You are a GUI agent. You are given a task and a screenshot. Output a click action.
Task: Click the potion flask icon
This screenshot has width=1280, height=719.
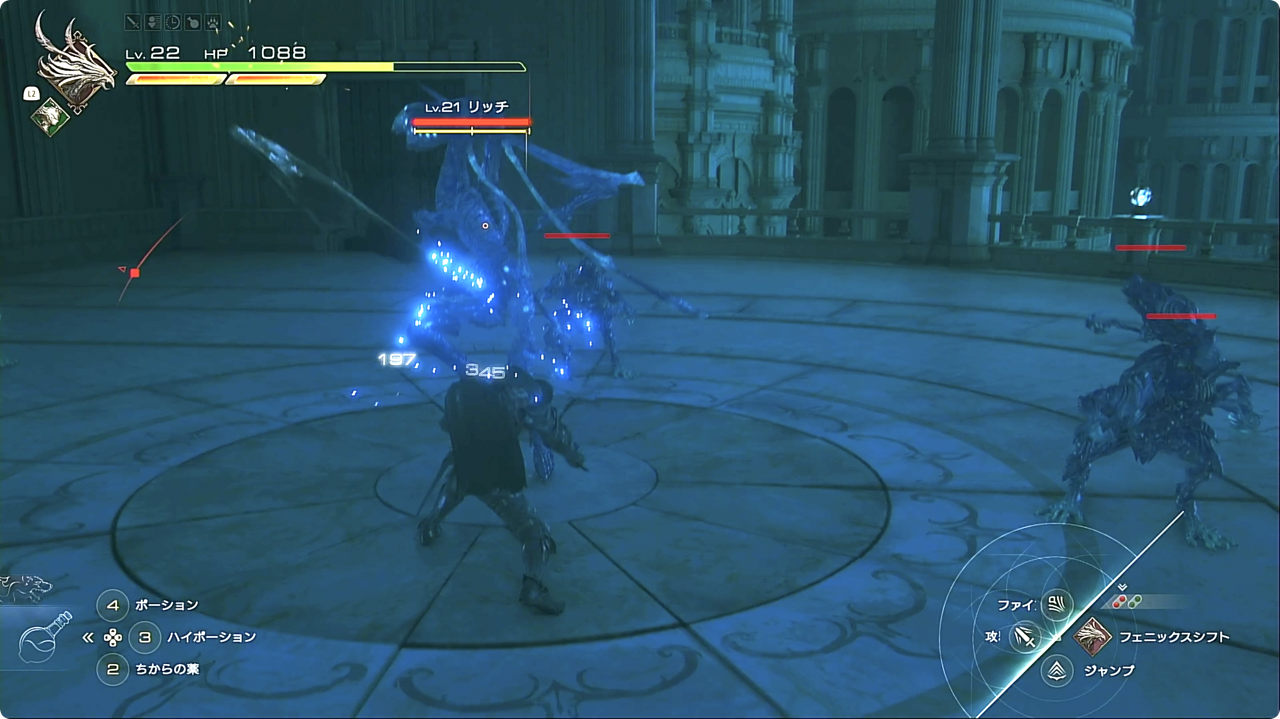44,637
